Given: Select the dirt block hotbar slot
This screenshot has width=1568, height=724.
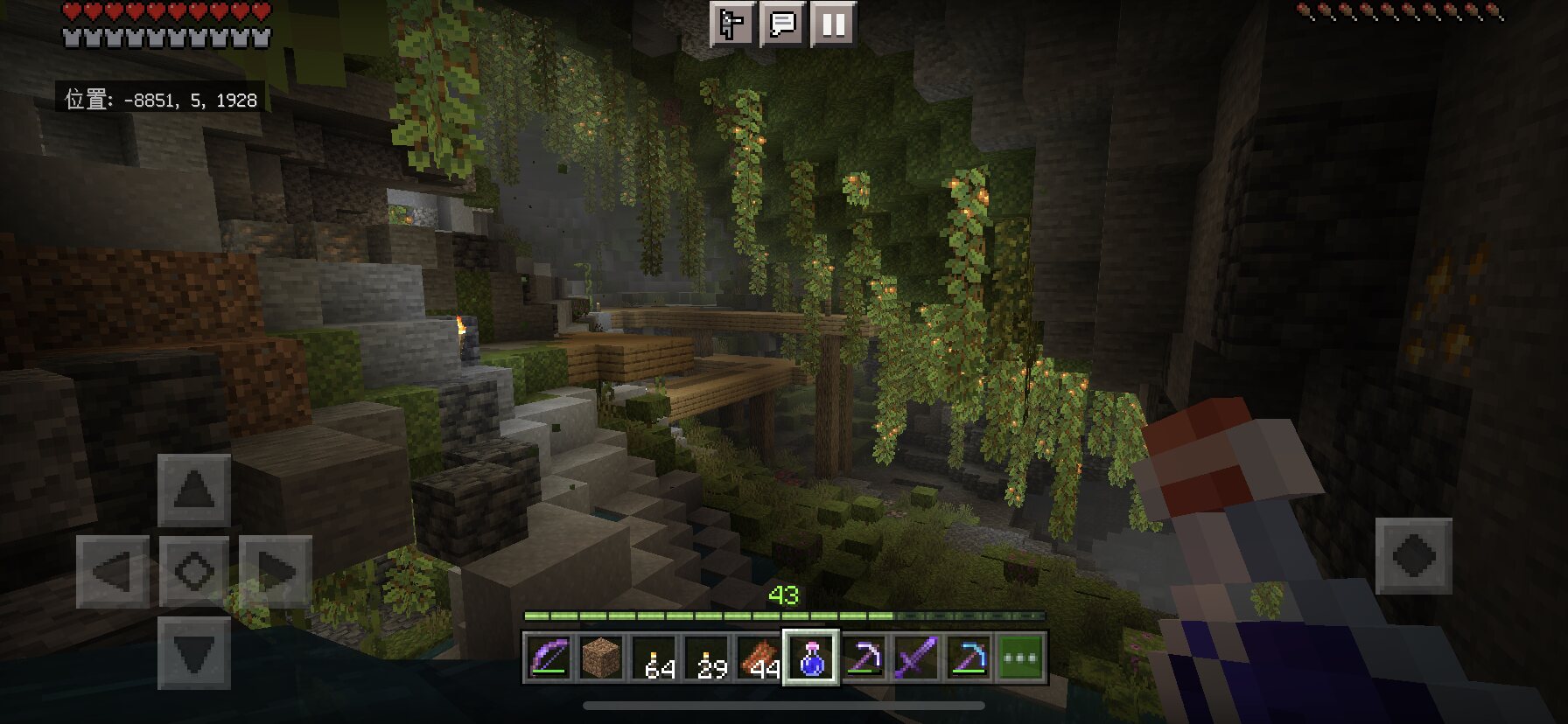Looking at the screenshot, I should [x=601, y=658].
